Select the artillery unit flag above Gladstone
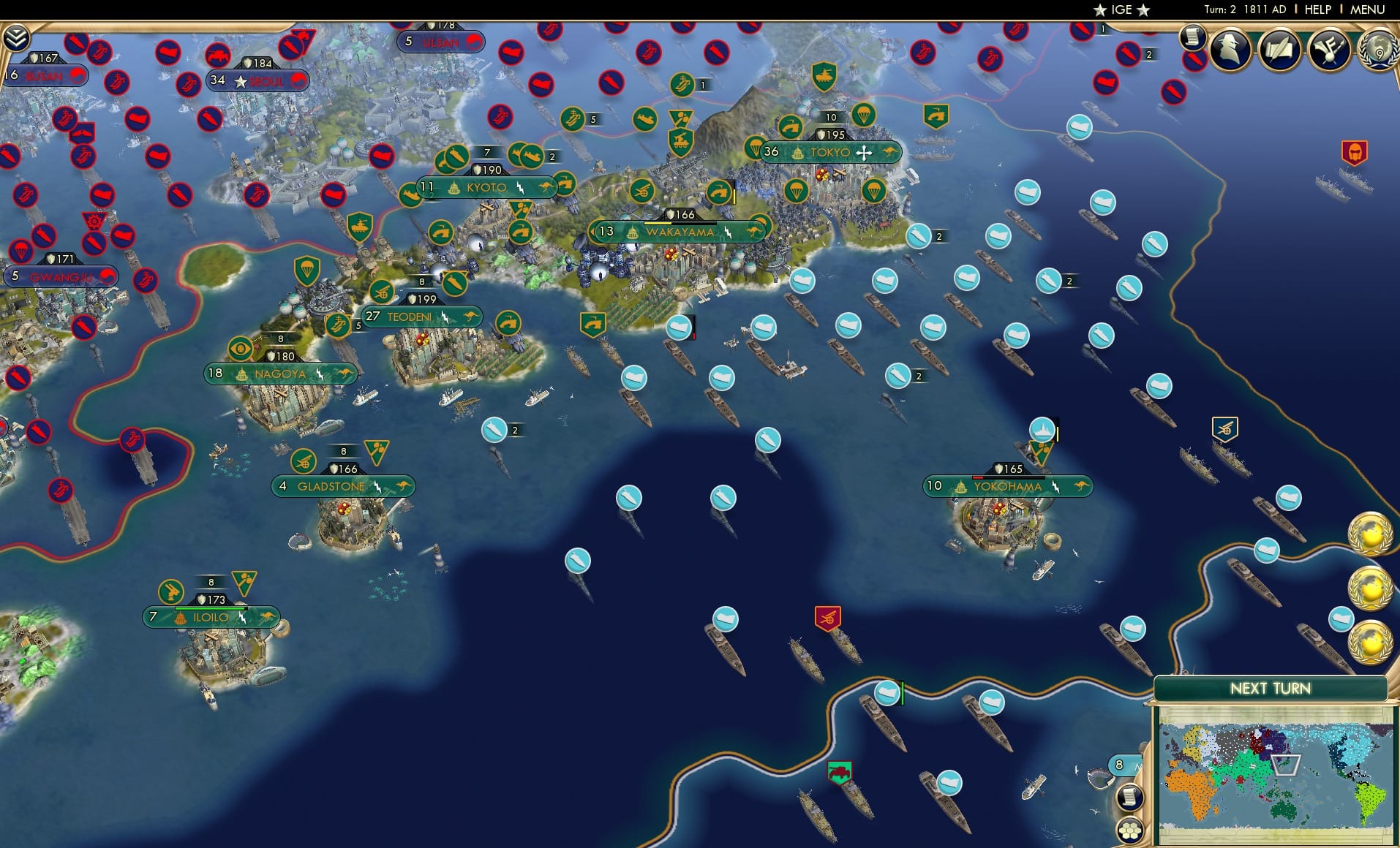1400x848 pixels. (x=303, y=461)
